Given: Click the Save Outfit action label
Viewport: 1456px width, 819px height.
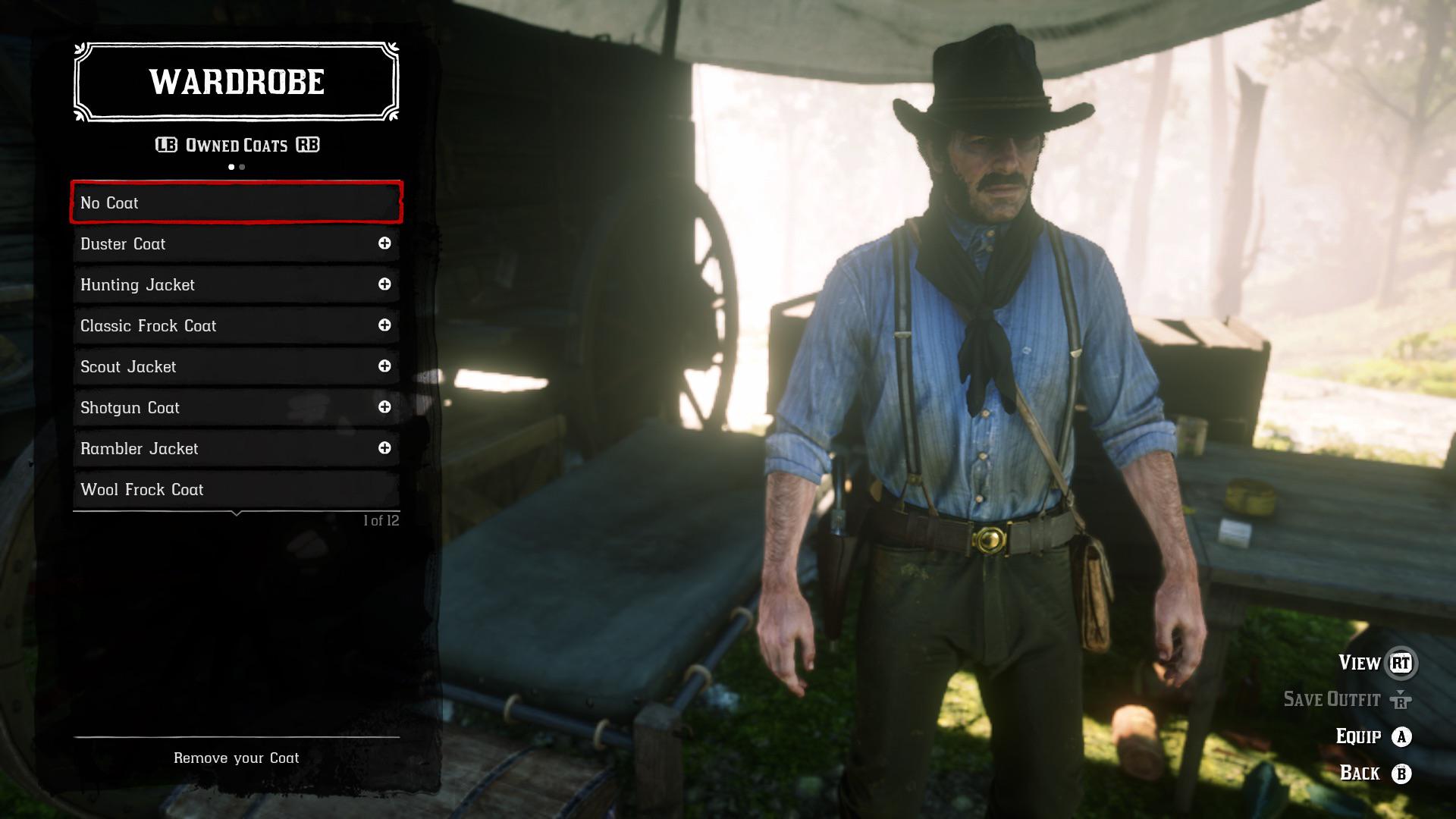Looking at the screenshot, I should 1331,699.
